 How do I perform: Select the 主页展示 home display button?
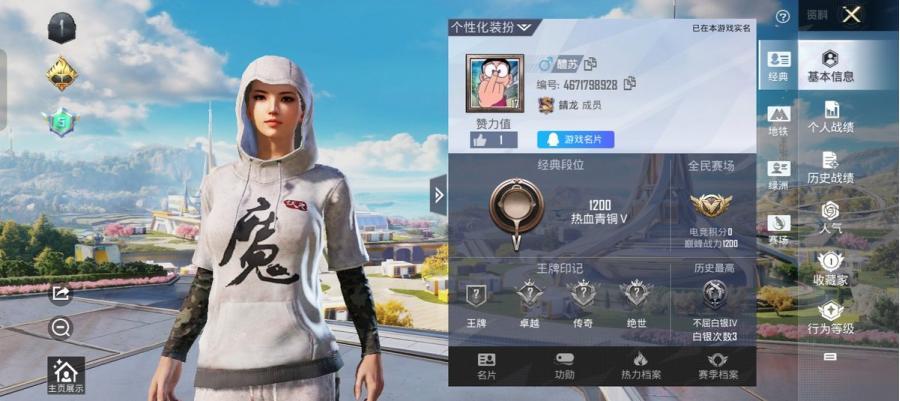coord(66,376)
